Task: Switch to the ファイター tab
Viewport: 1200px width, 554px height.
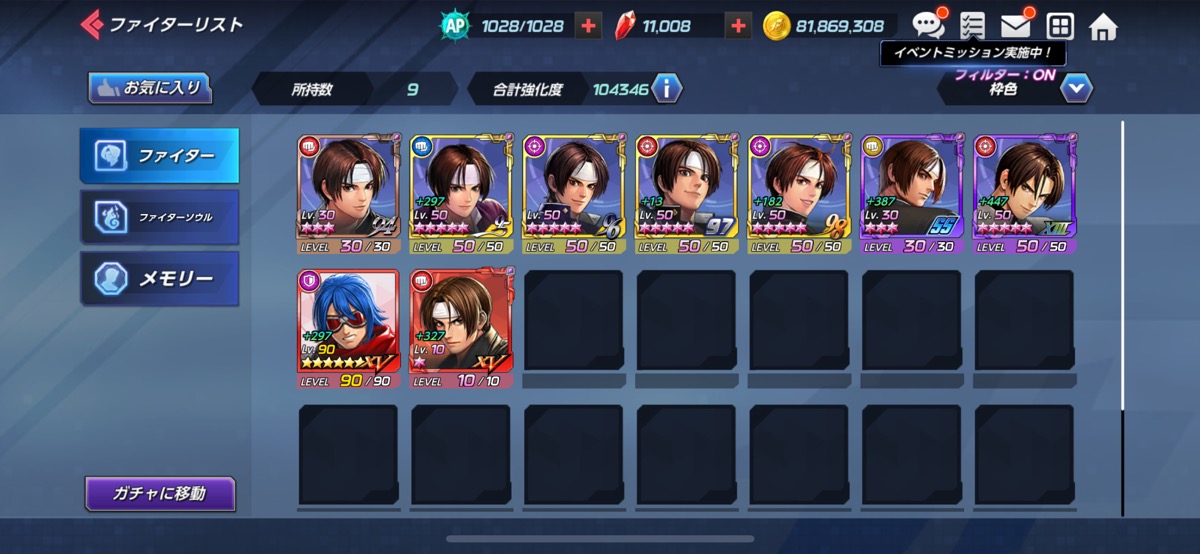Action: [160, 156]
